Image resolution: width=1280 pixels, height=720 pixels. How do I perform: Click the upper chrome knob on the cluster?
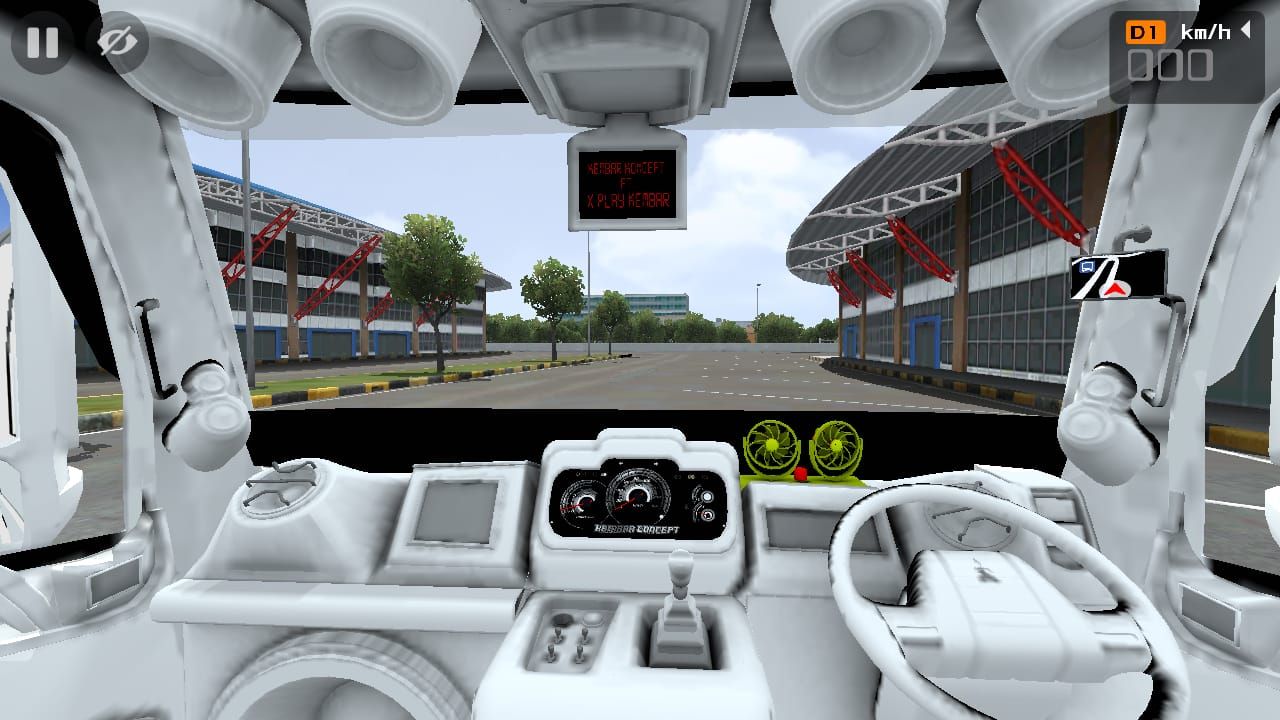click(x=708, y=495)
